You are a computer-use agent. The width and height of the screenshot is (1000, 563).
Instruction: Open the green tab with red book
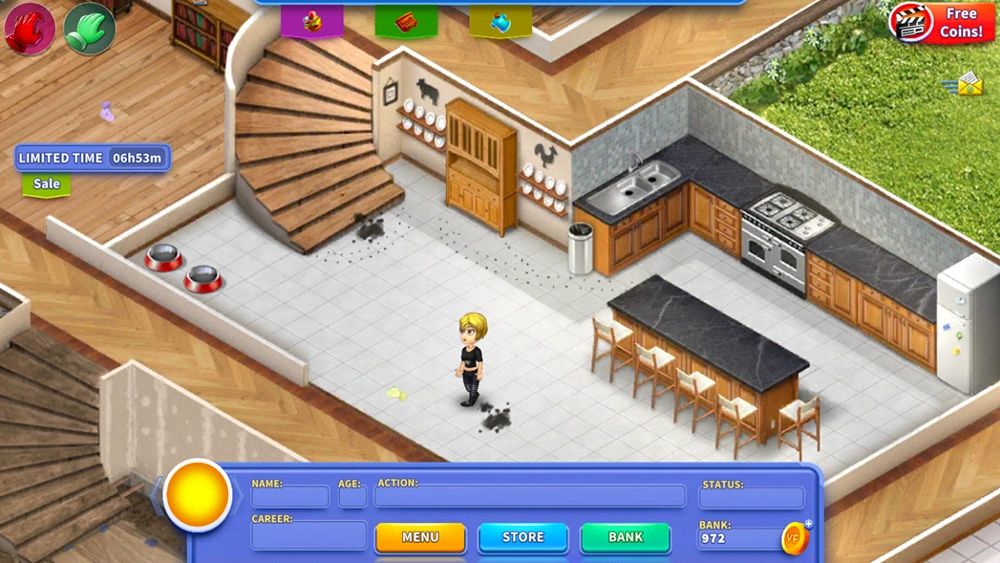pos(406,21)
